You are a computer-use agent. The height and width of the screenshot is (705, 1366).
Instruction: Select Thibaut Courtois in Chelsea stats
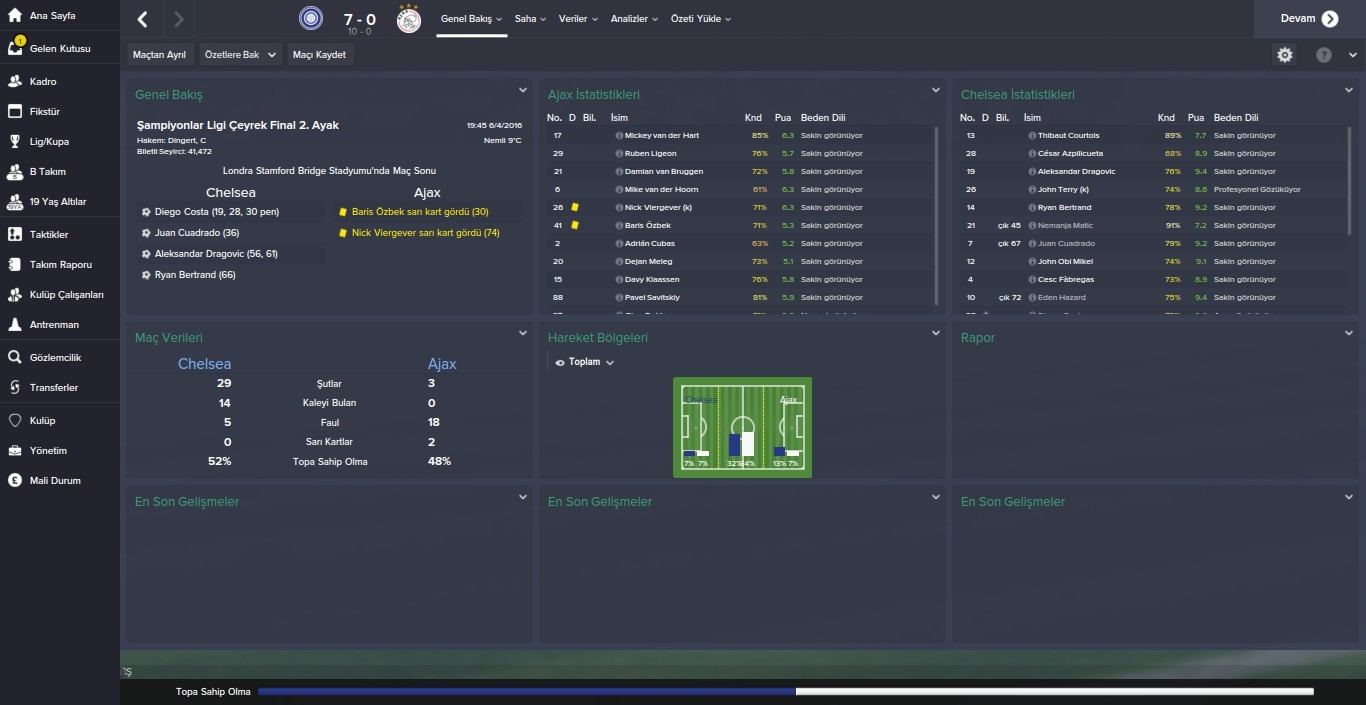point(1068,135)
